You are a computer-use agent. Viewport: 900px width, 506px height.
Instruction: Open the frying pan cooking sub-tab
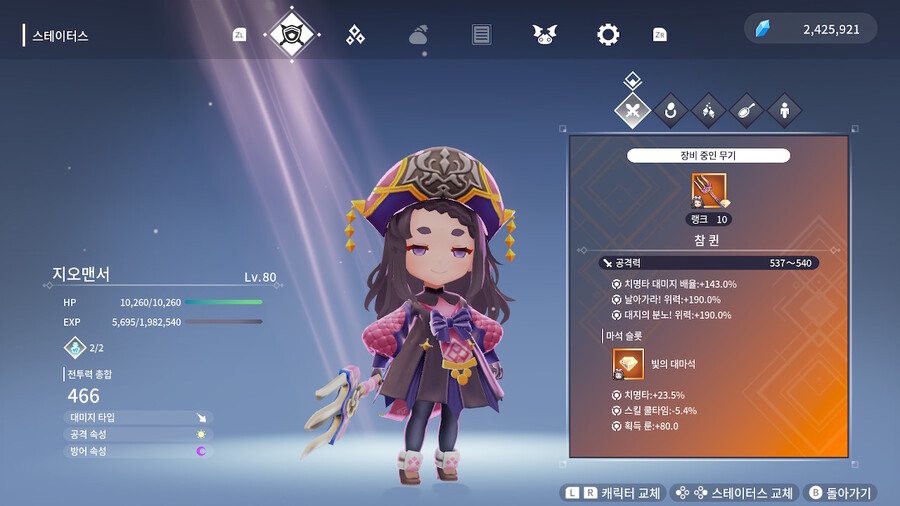point(746,110)
